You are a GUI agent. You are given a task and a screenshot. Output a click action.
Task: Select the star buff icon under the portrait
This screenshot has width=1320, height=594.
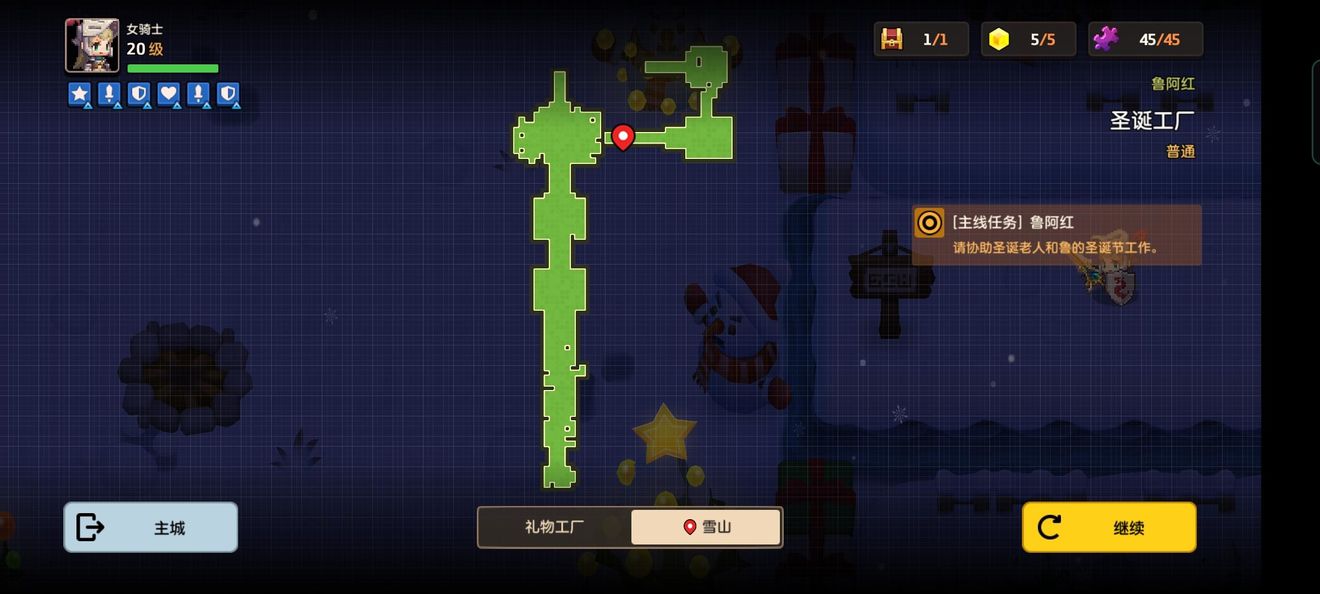click(79, 94)
